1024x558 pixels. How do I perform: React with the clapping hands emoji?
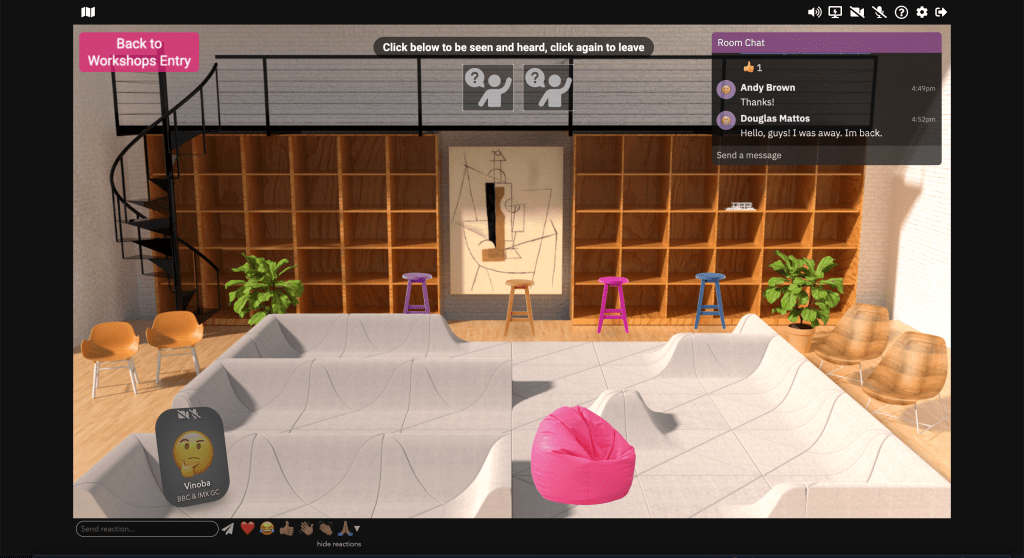click(x=325, y=529)
